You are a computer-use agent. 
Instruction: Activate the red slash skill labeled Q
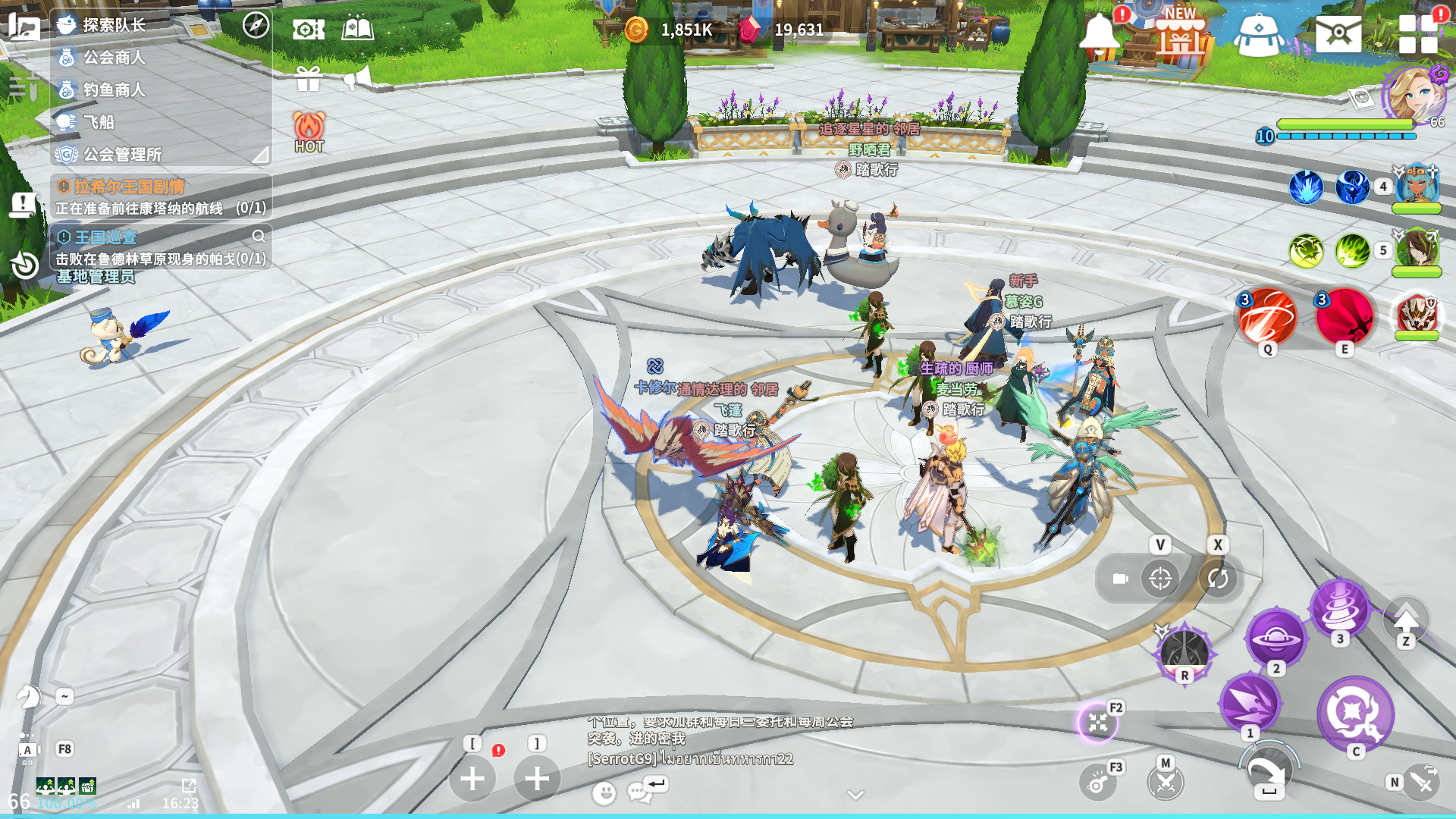(x=1267, y=317)
